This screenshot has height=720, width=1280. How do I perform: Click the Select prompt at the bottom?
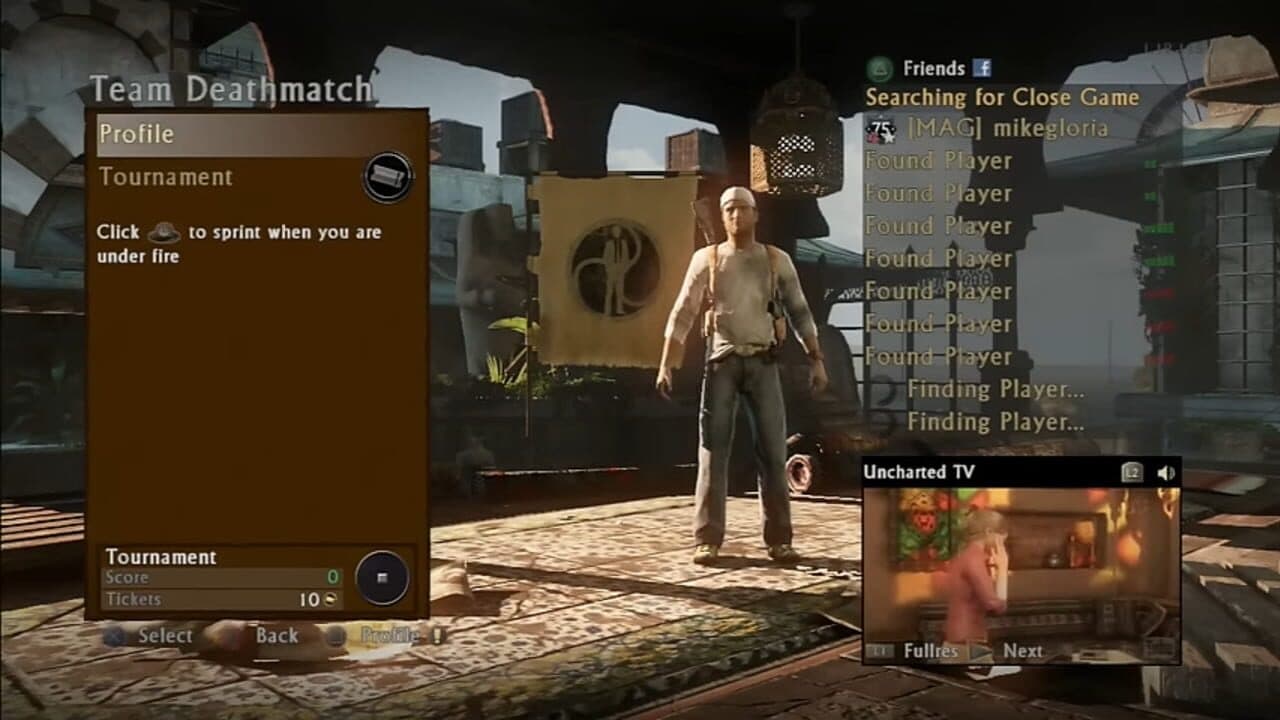tap(166, 635)
